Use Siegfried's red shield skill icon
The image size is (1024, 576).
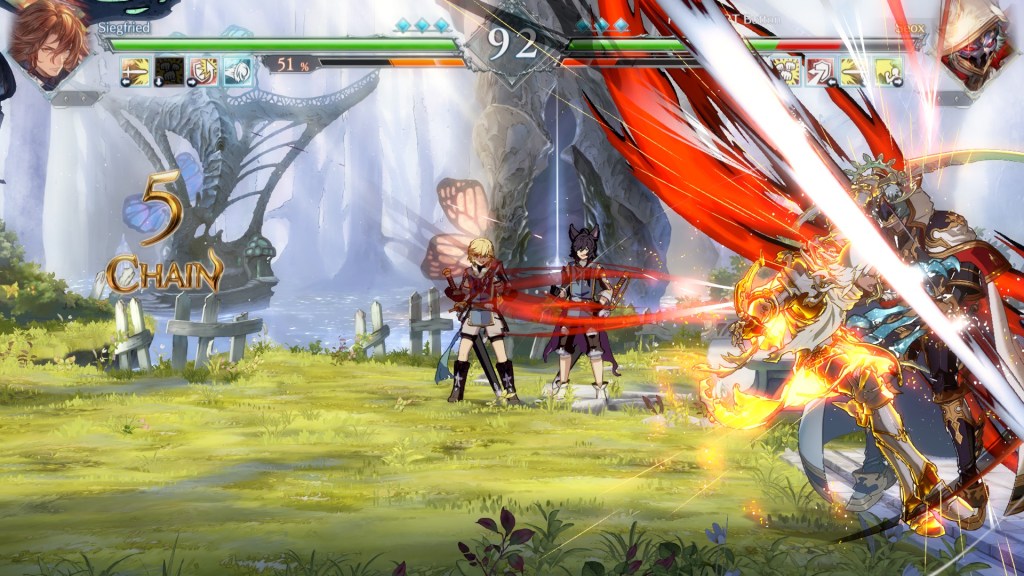pyautogui.click(x=204, y=71)
